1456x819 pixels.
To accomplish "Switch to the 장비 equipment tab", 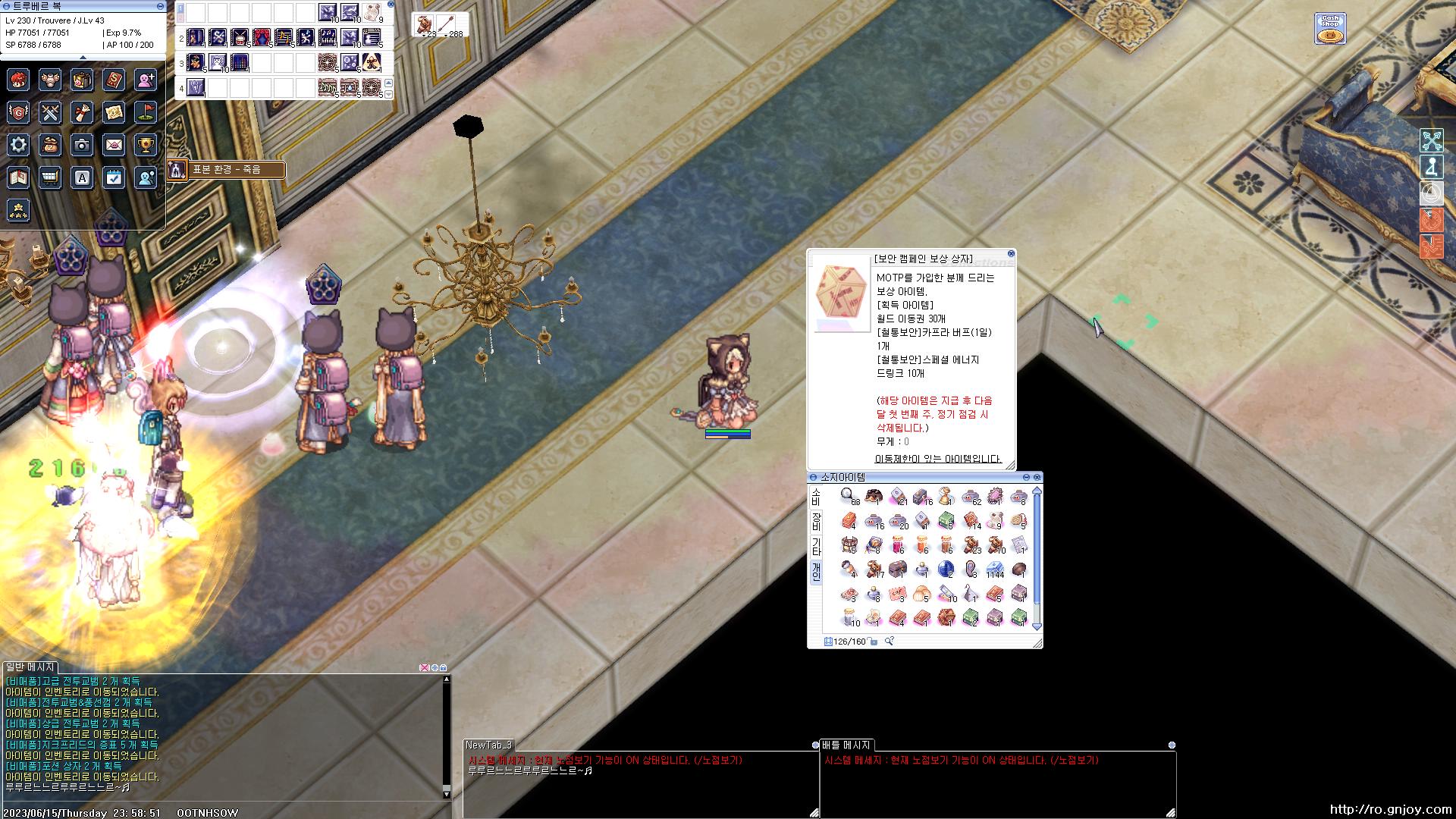I will coord(816,521).
